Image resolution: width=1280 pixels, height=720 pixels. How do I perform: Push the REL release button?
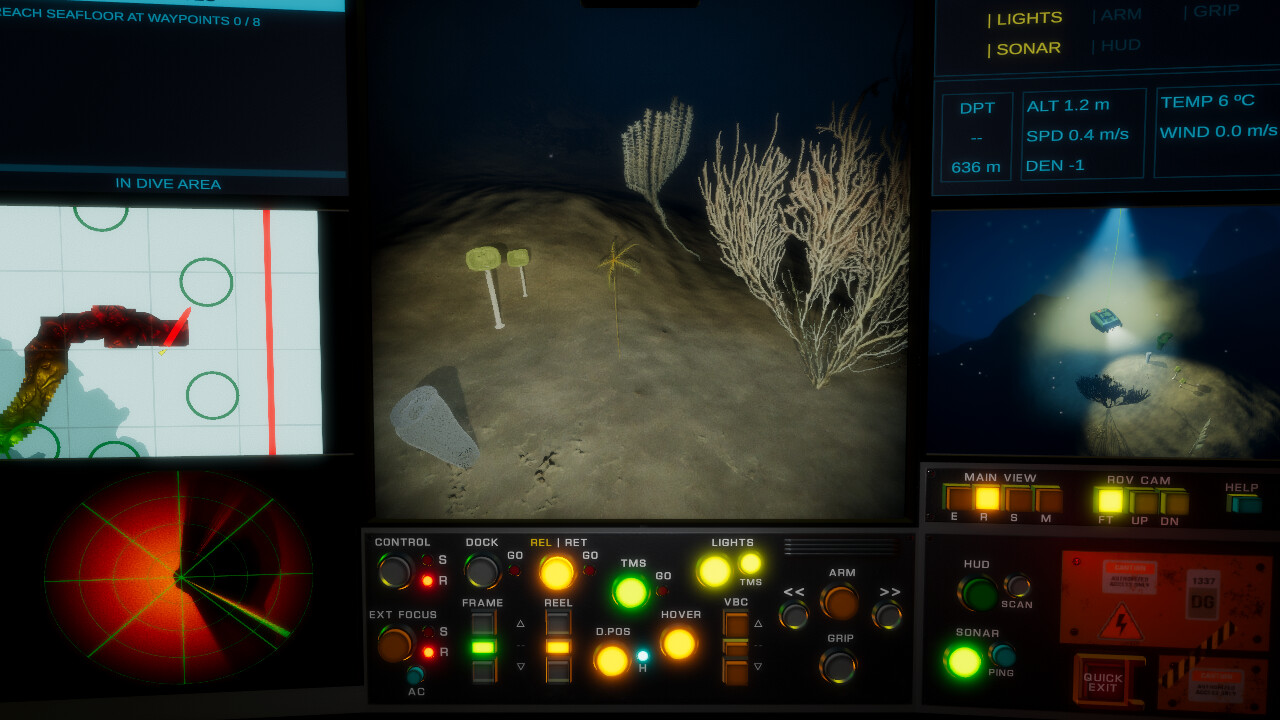coord(556,572)
